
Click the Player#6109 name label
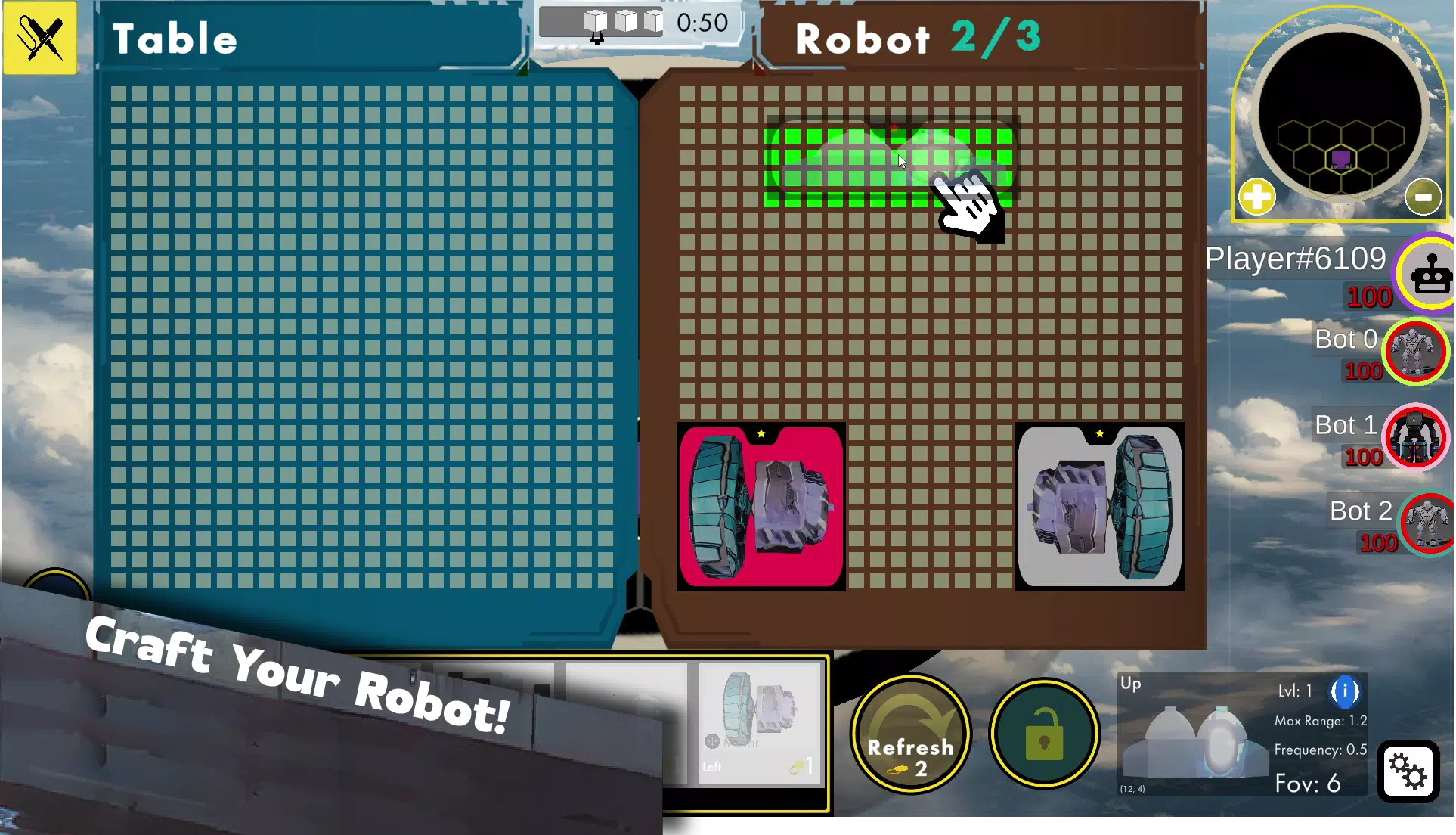(1295, 258)
